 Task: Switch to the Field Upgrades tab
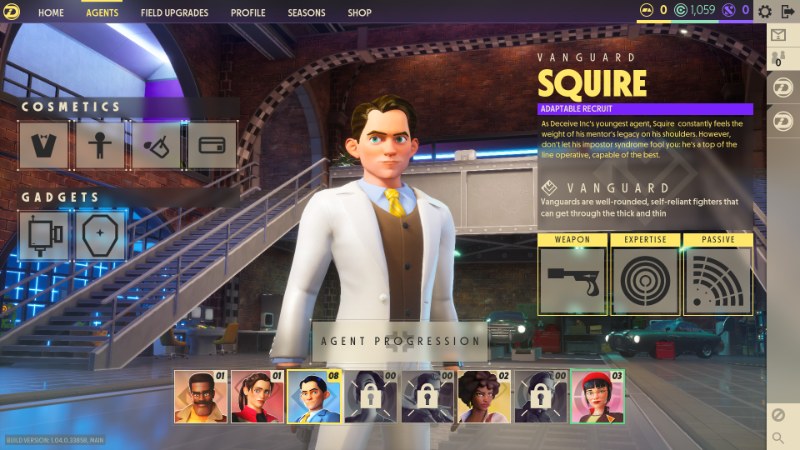pyautogui.click(x=174, y=13)
